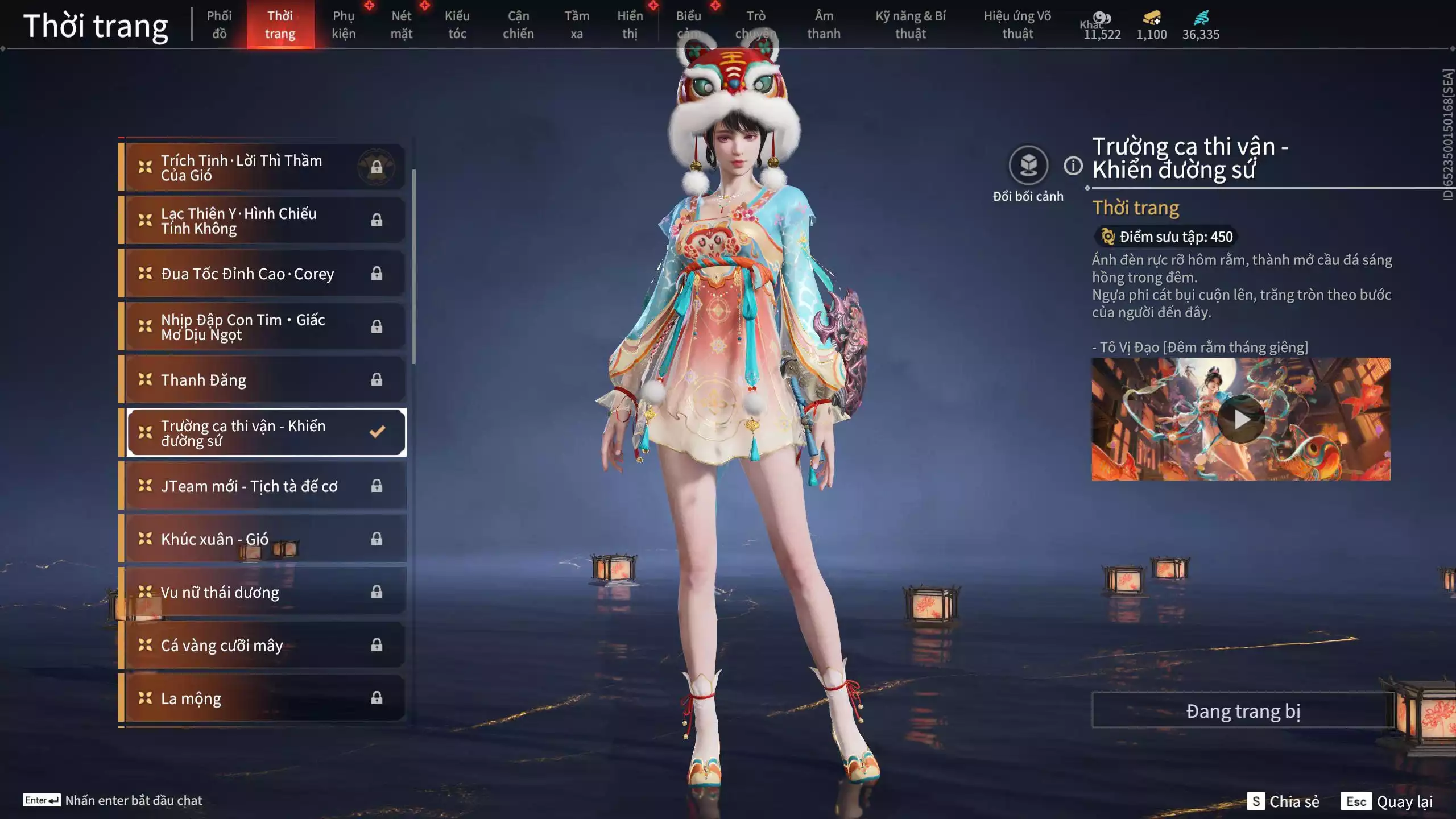Switch to the Phụ kiện tab

(x=344, y=24)
